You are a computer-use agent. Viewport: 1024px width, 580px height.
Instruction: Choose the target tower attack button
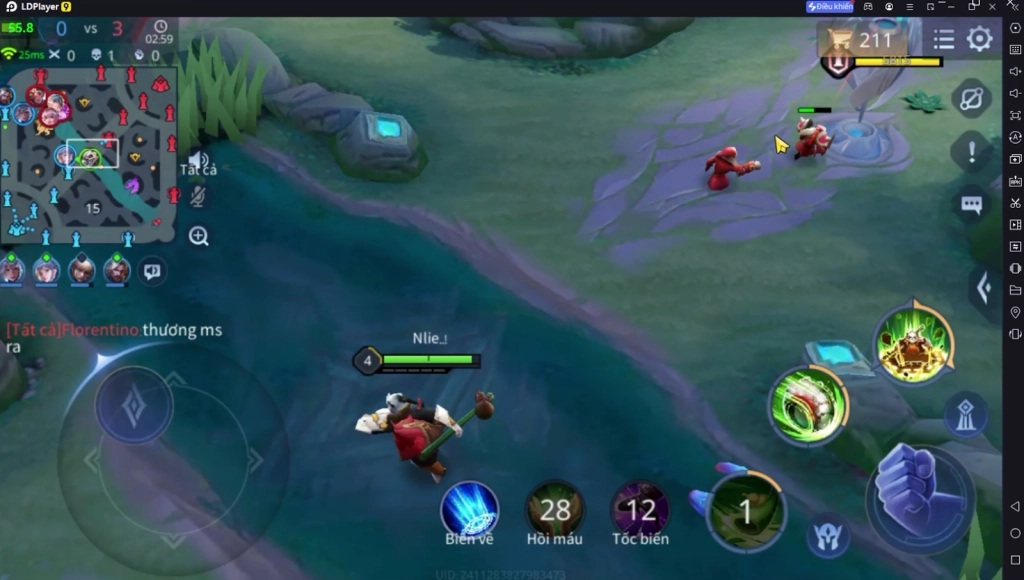[965, 415]
